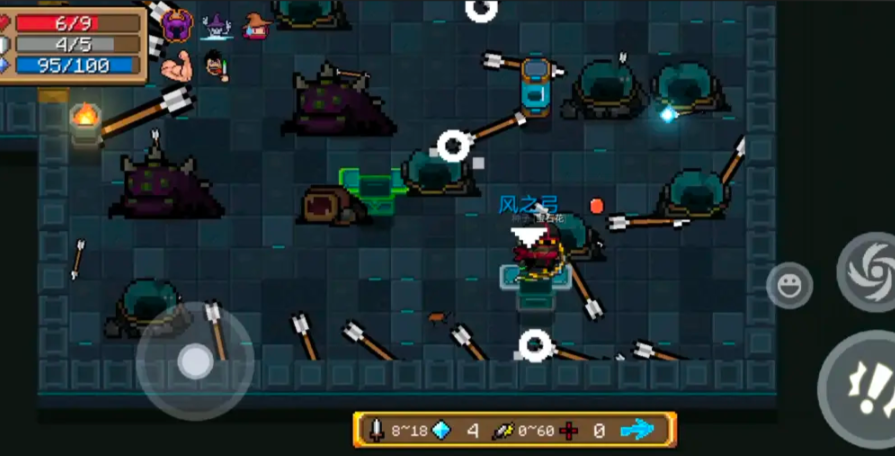This screenshot has width=895, height=456.
Task: Select the purple wizard hat buff icon
Action: coord(217,26)
